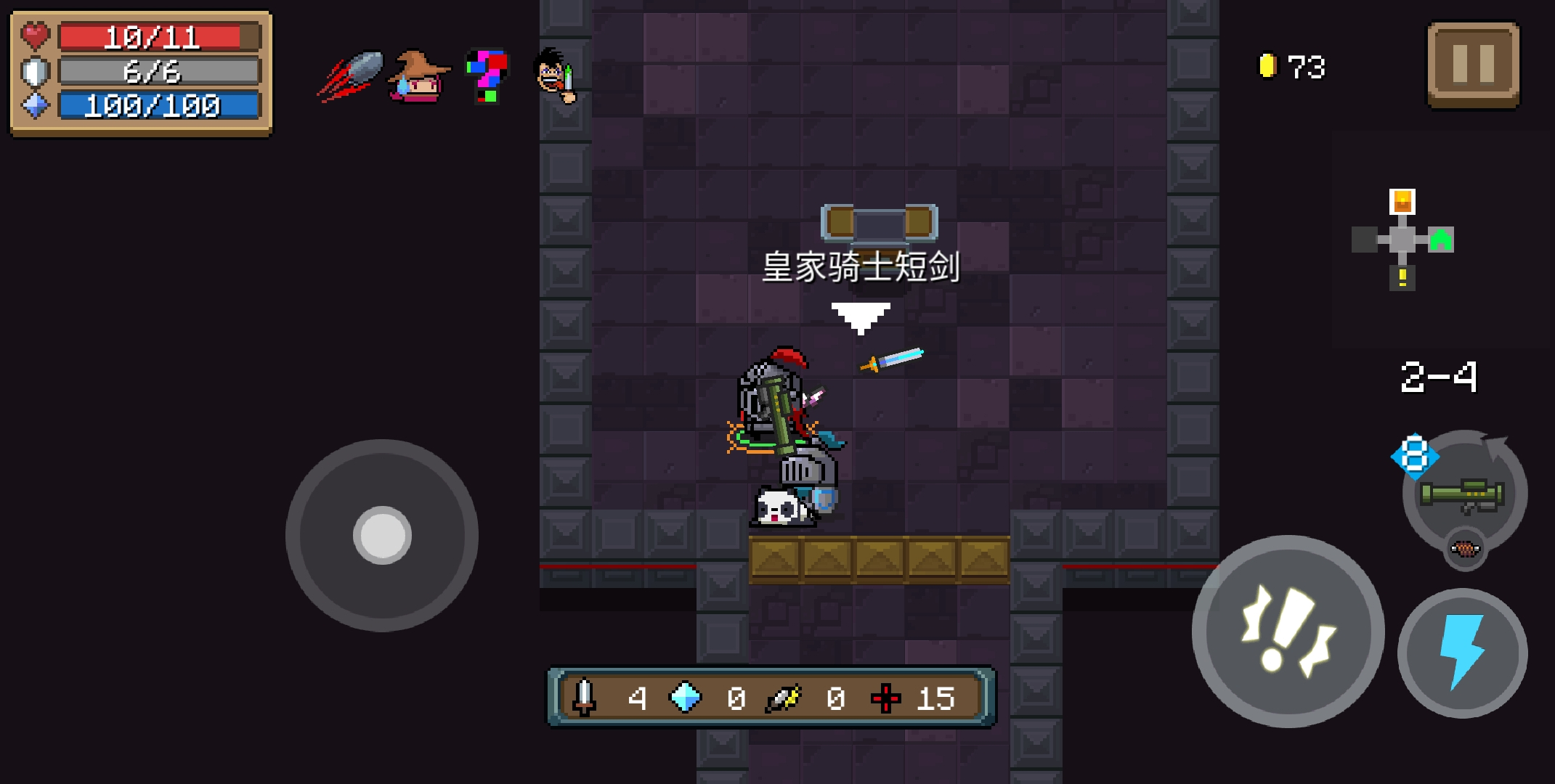Inspect the glitched question mark buff icon
The width and height of the screenshot is (1555, 784).
tap(486, 75)
